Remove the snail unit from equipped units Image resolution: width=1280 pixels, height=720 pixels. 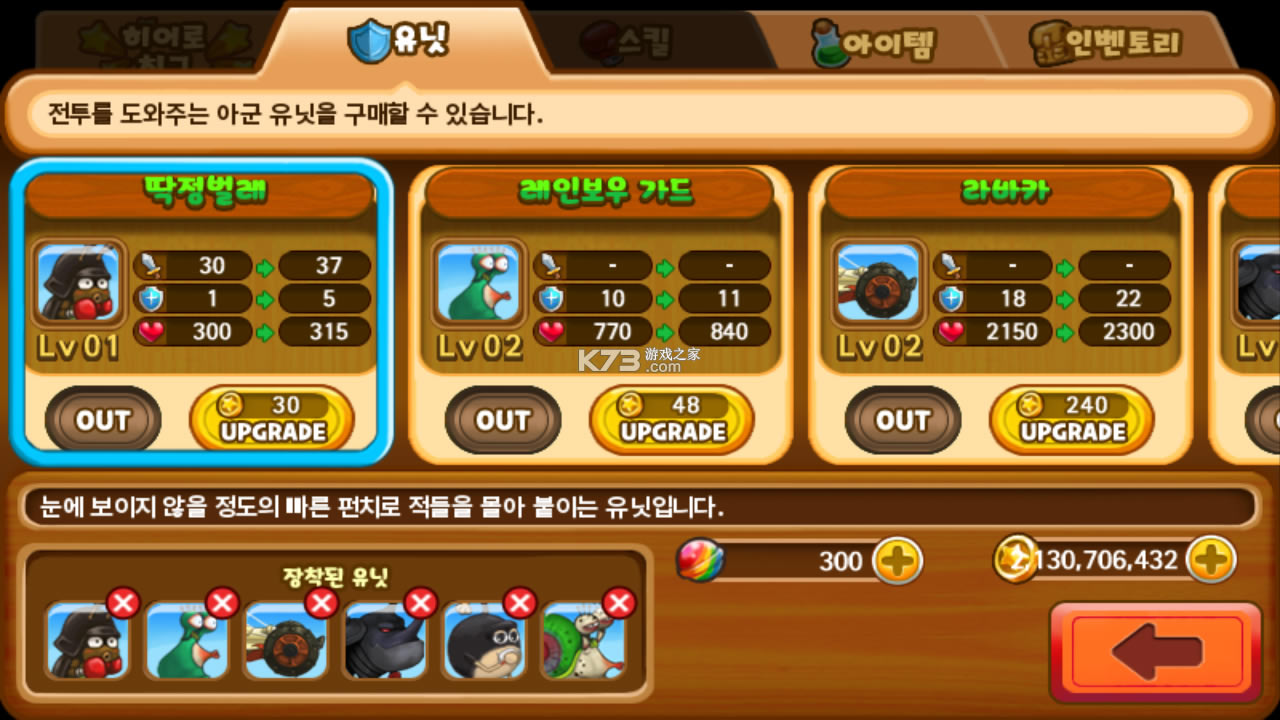click(222, 603)
